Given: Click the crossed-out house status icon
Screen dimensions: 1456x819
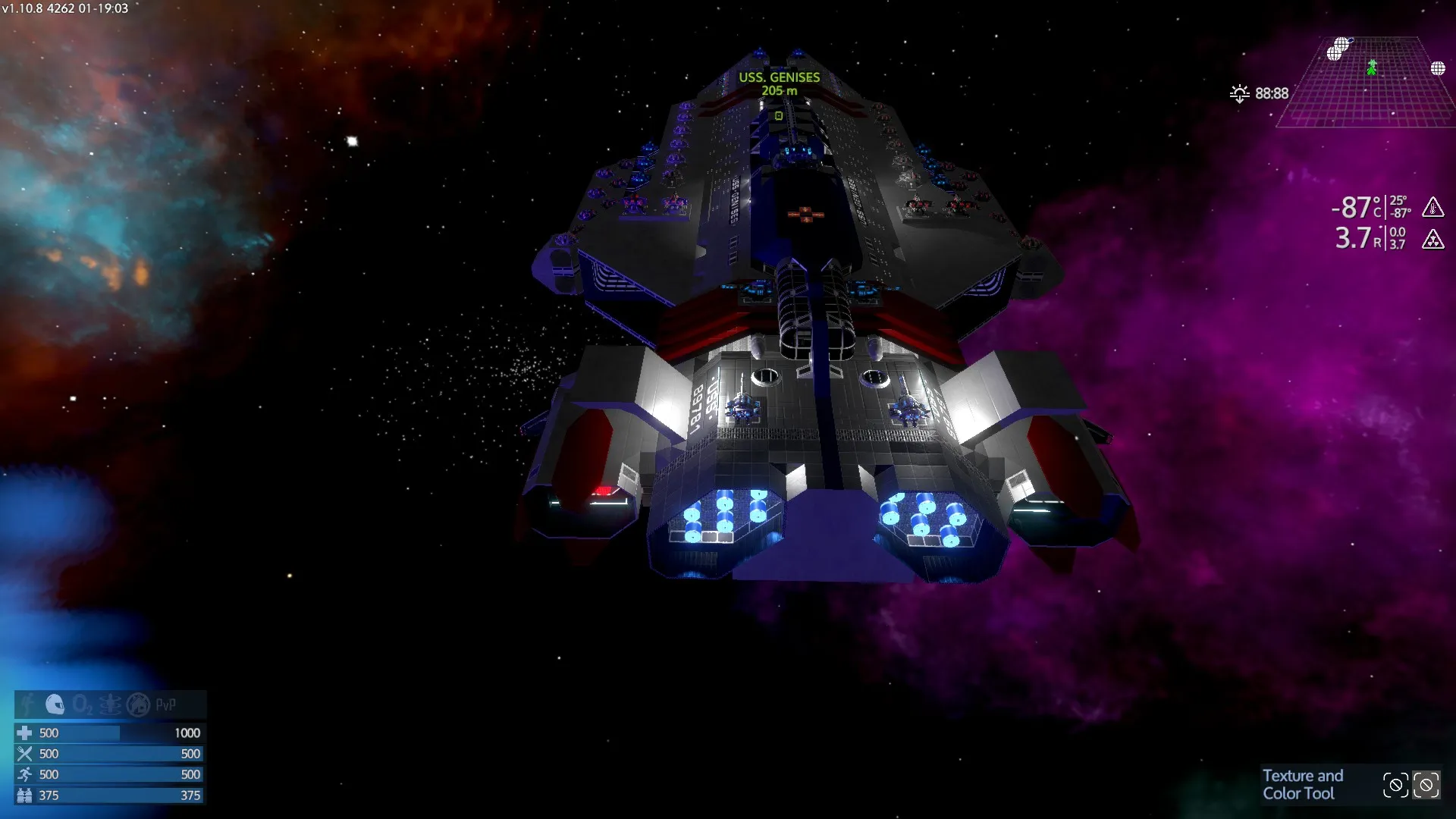Looking at the screenshot, I should (138, 704).
